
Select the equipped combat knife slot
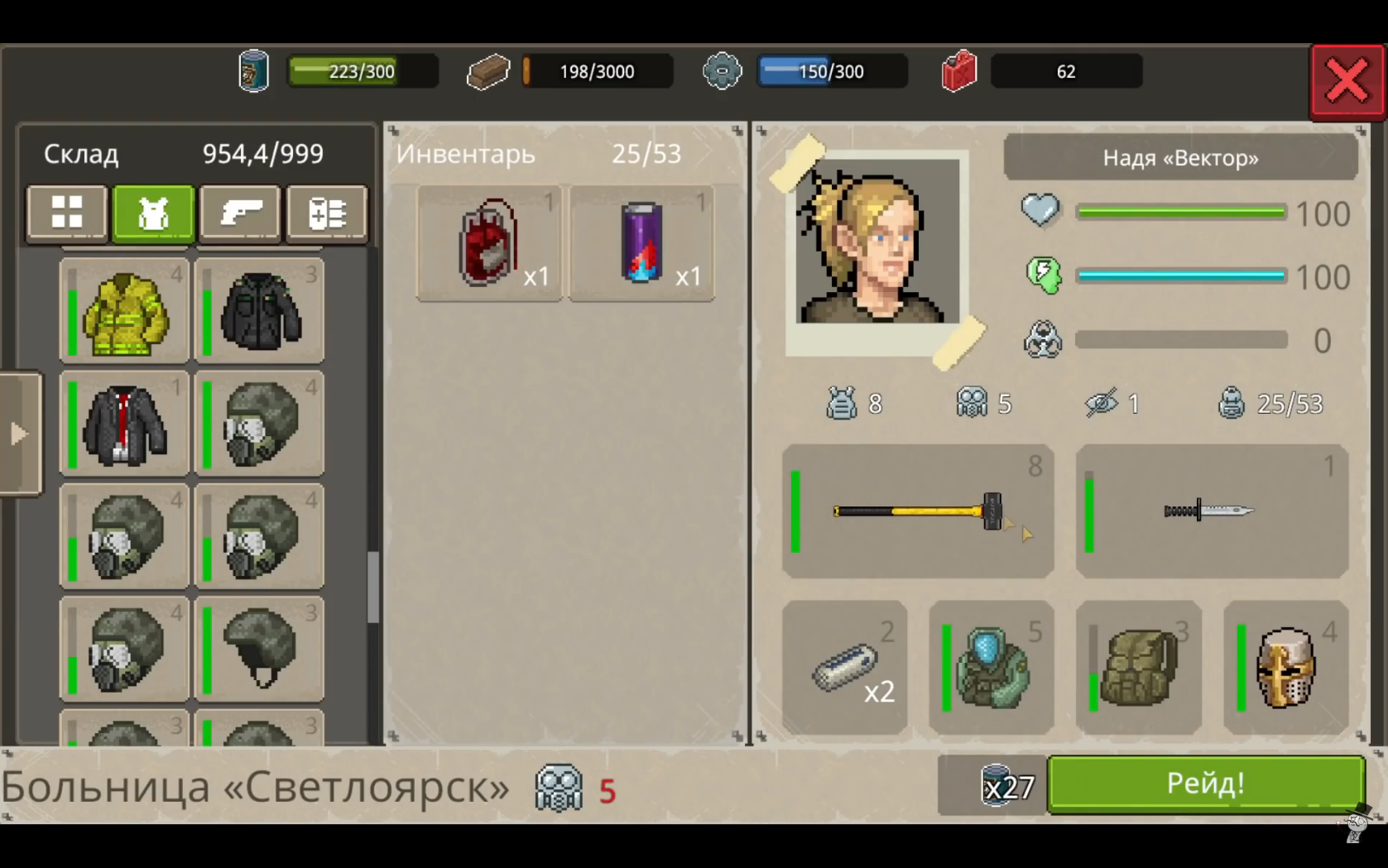(1211, 511)
